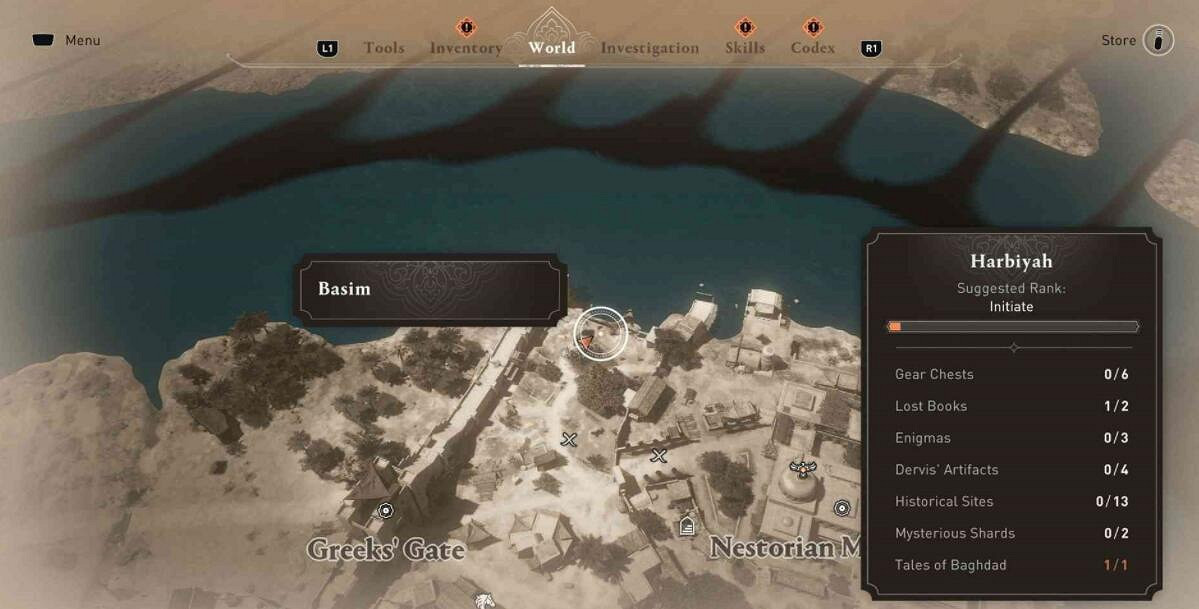
Task: Open the Inventory tab
Action: (466, 48)
